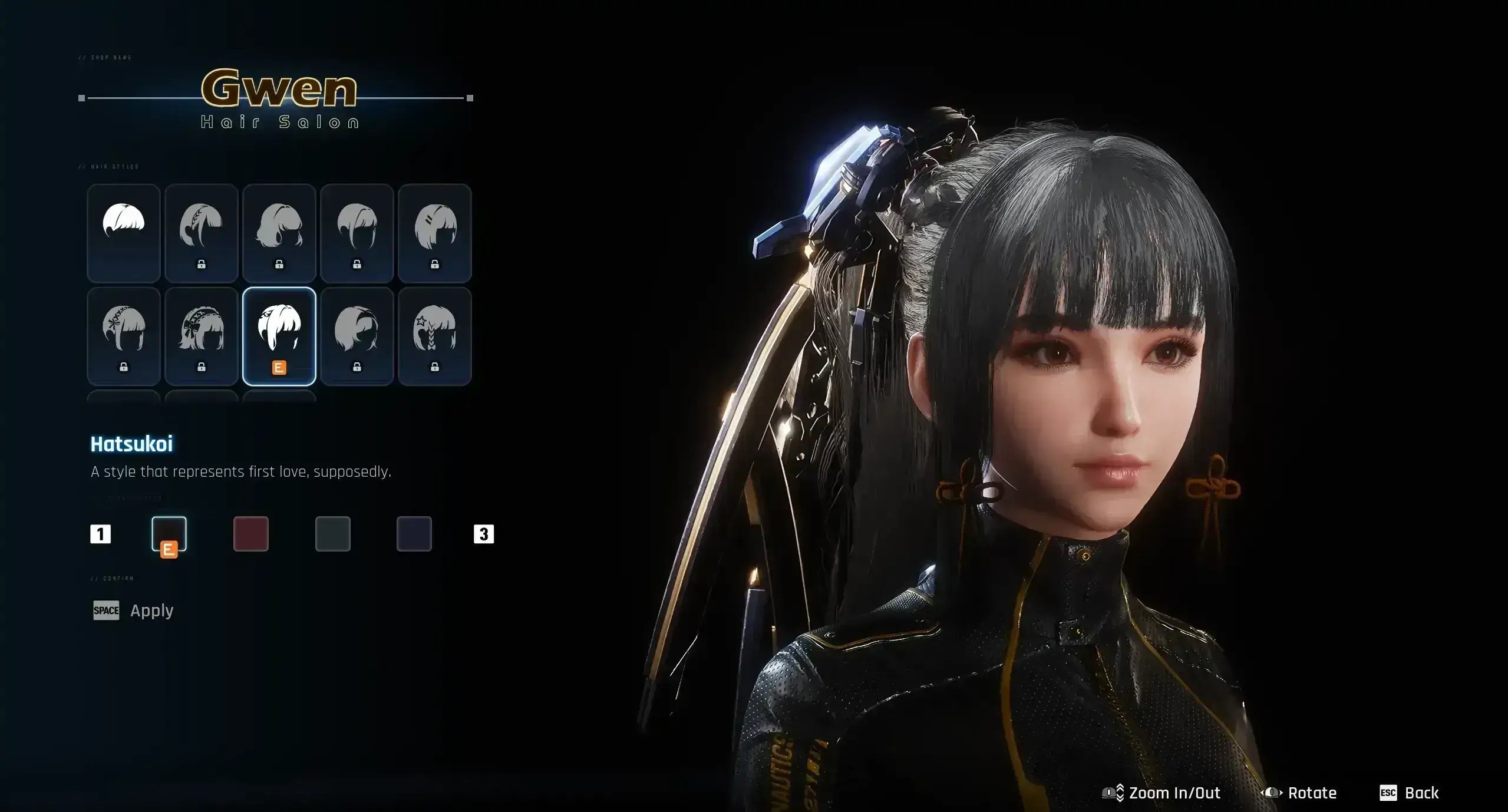Select the equipped Hatsukoi hairstyle tile
The height and width of the screenshot is (812, 1508).
[279, 336]
